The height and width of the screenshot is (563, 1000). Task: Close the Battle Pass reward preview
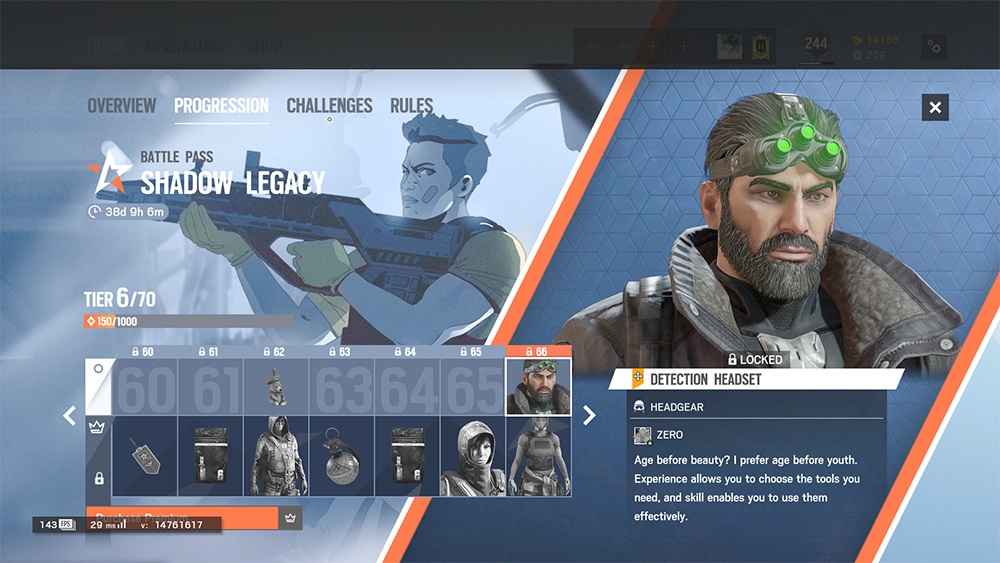click(935, 107)
